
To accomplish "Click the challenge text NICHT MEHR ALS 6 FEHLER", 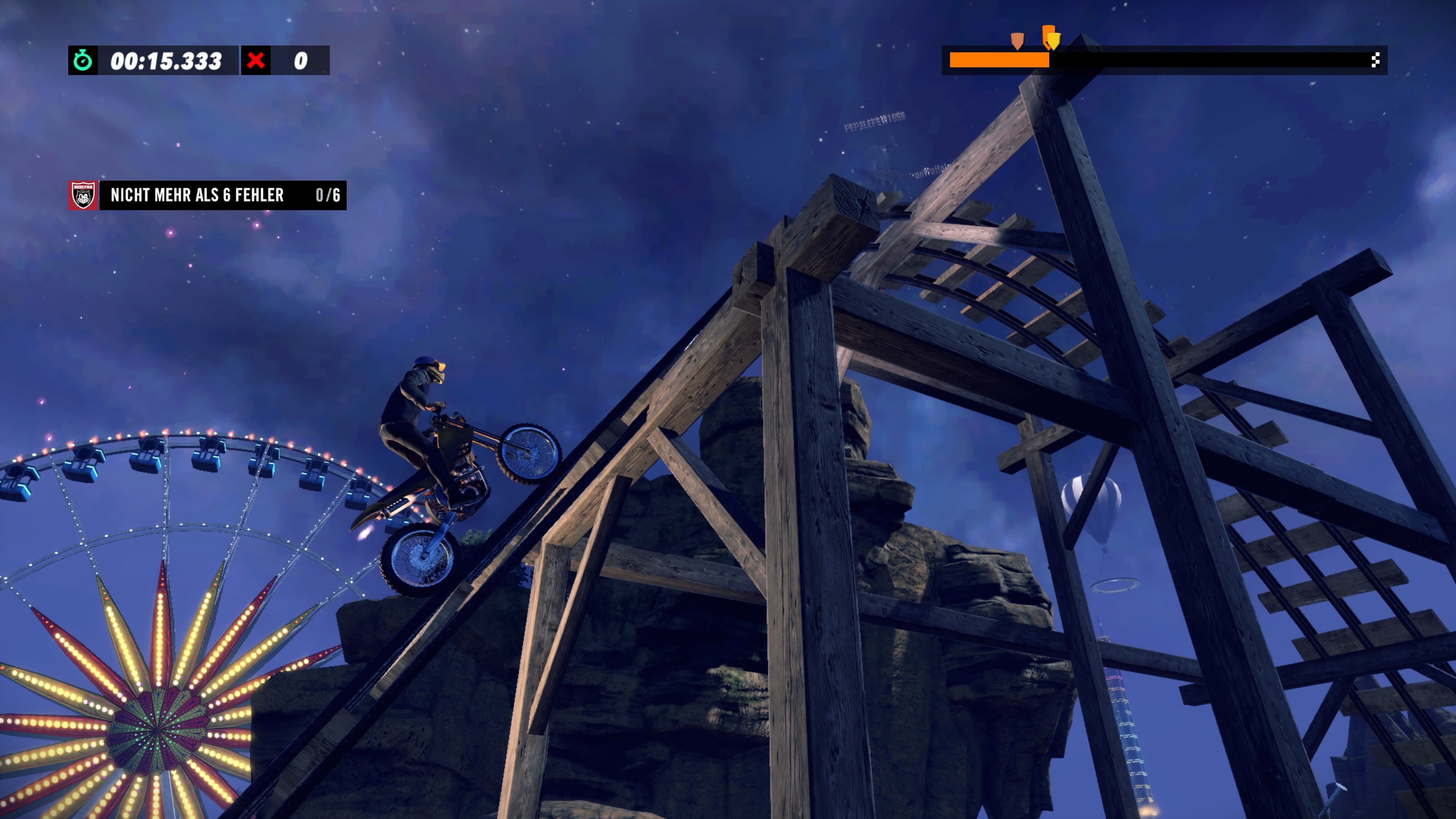I will [197, 196].
